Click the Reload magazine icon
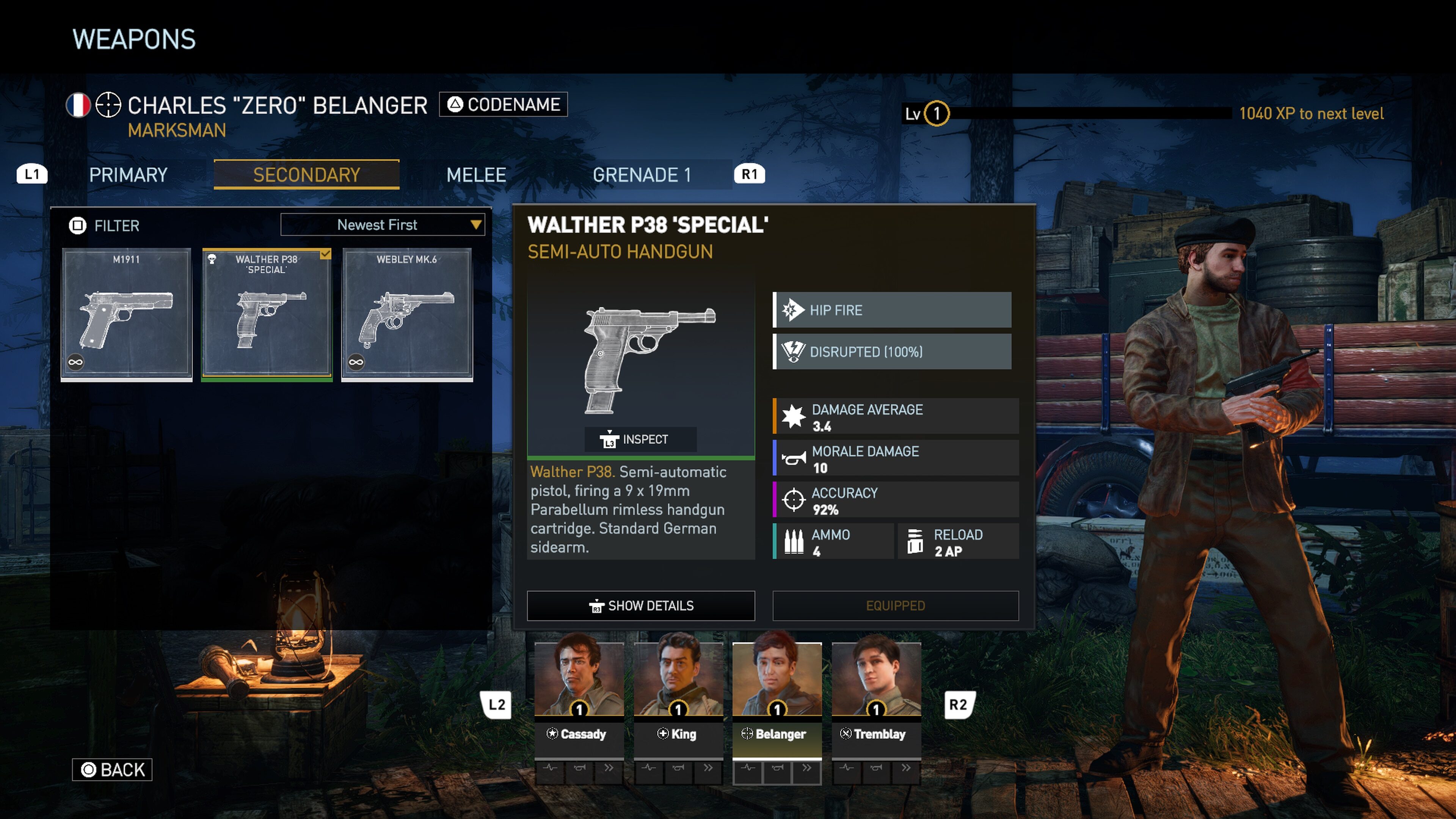Screen dimensions: 1456x819 pos(916,541)
